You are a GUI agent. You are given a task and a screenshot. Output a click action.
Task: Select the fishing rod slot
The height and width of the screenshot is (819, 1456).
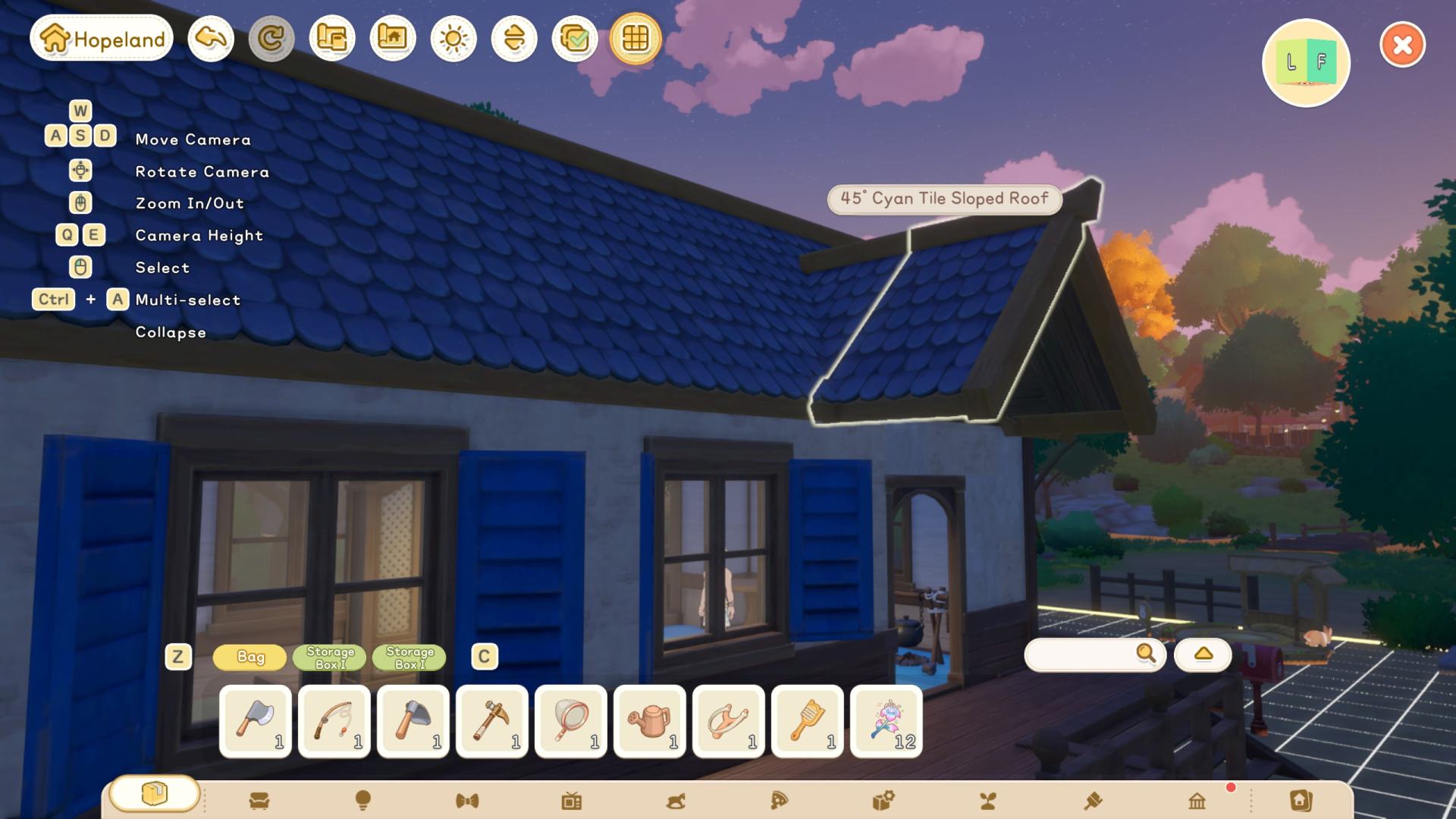[334, 721]
